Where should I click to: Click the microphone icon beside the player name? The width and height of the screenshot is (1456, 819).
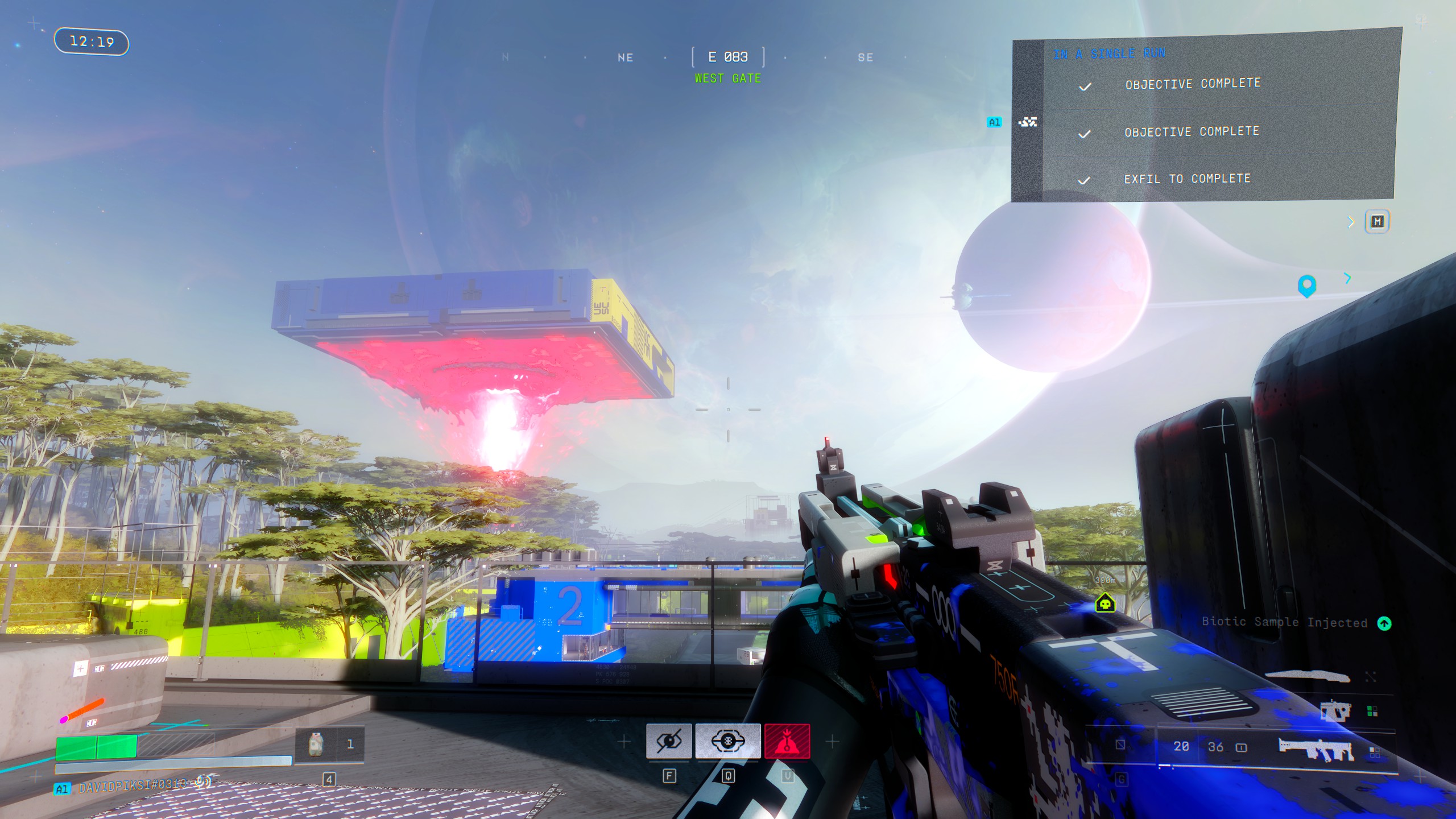pos(201,783)
